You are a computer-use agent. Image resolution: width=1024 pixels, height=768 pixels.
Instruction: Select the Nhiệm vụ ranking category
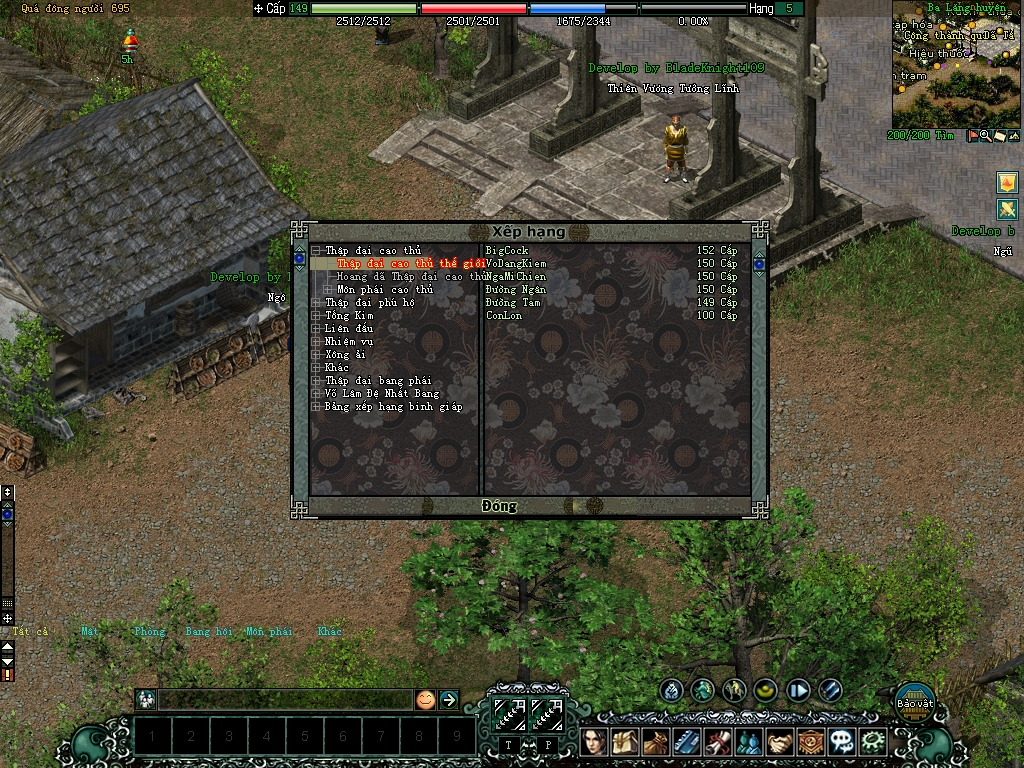click(x=349, y=342)
